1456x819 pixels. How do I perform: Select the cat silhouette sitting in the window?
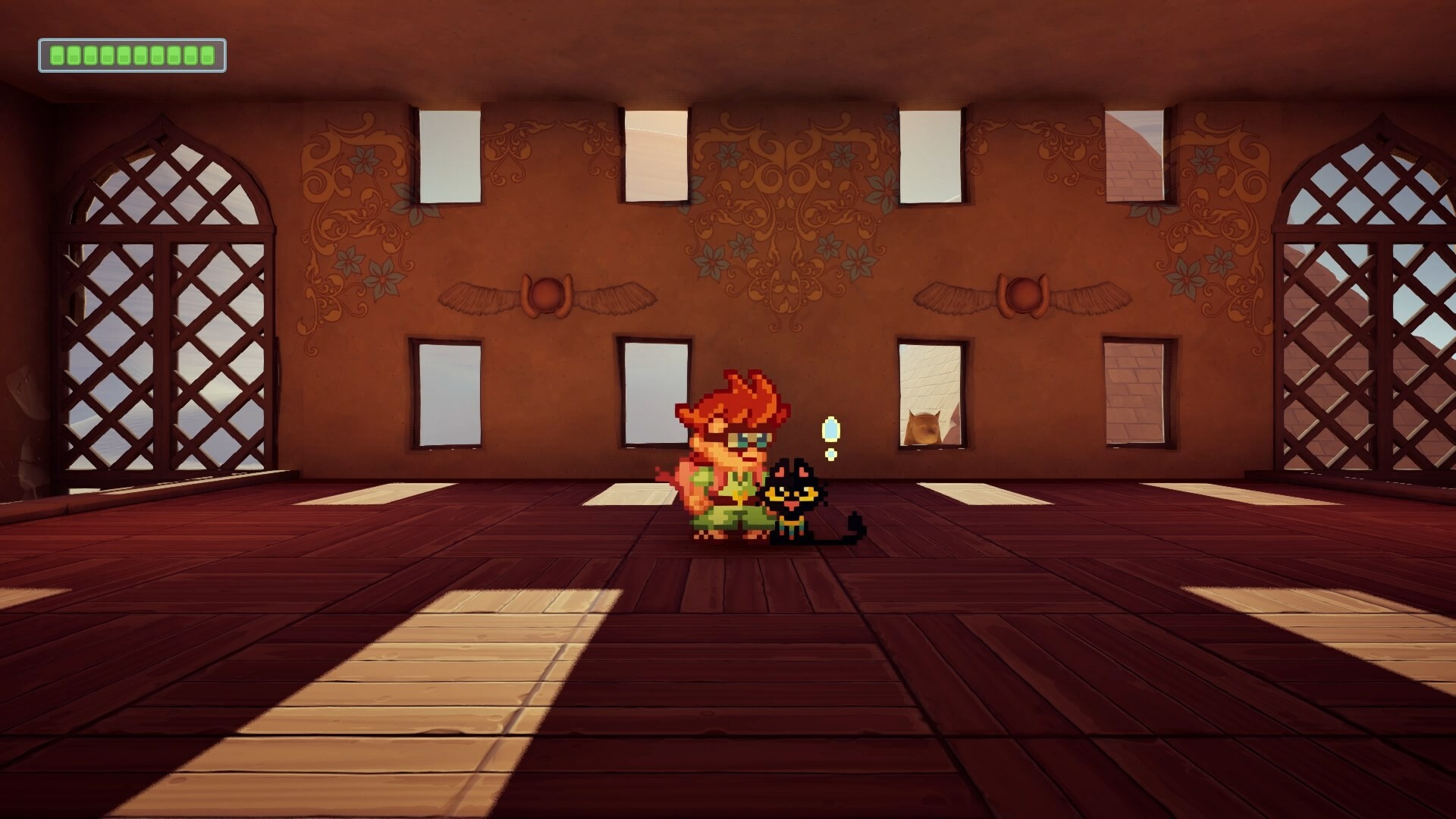pos(924,426)
